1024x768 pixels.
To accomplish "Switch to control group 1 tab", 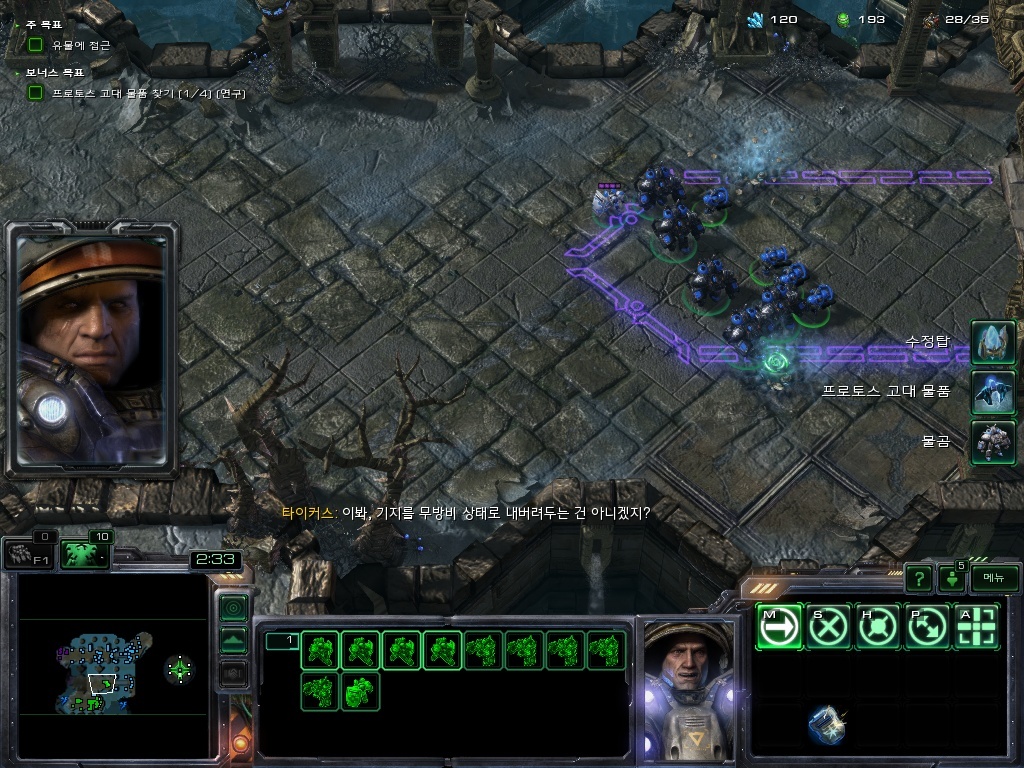I will click(x=282, y=641).
